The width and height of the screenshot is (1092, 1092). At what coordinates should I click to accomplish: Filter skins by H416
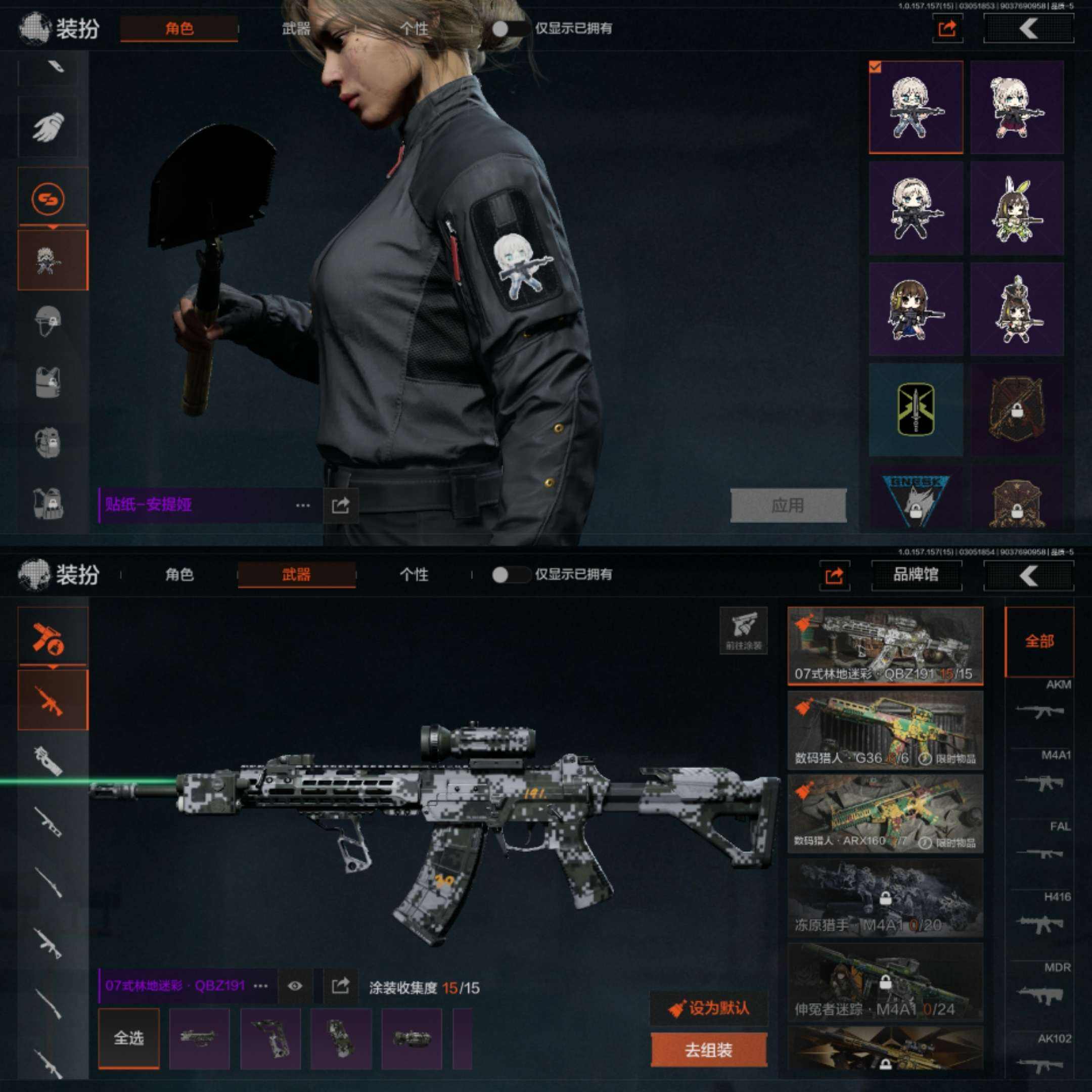(x=1040, y=916)
